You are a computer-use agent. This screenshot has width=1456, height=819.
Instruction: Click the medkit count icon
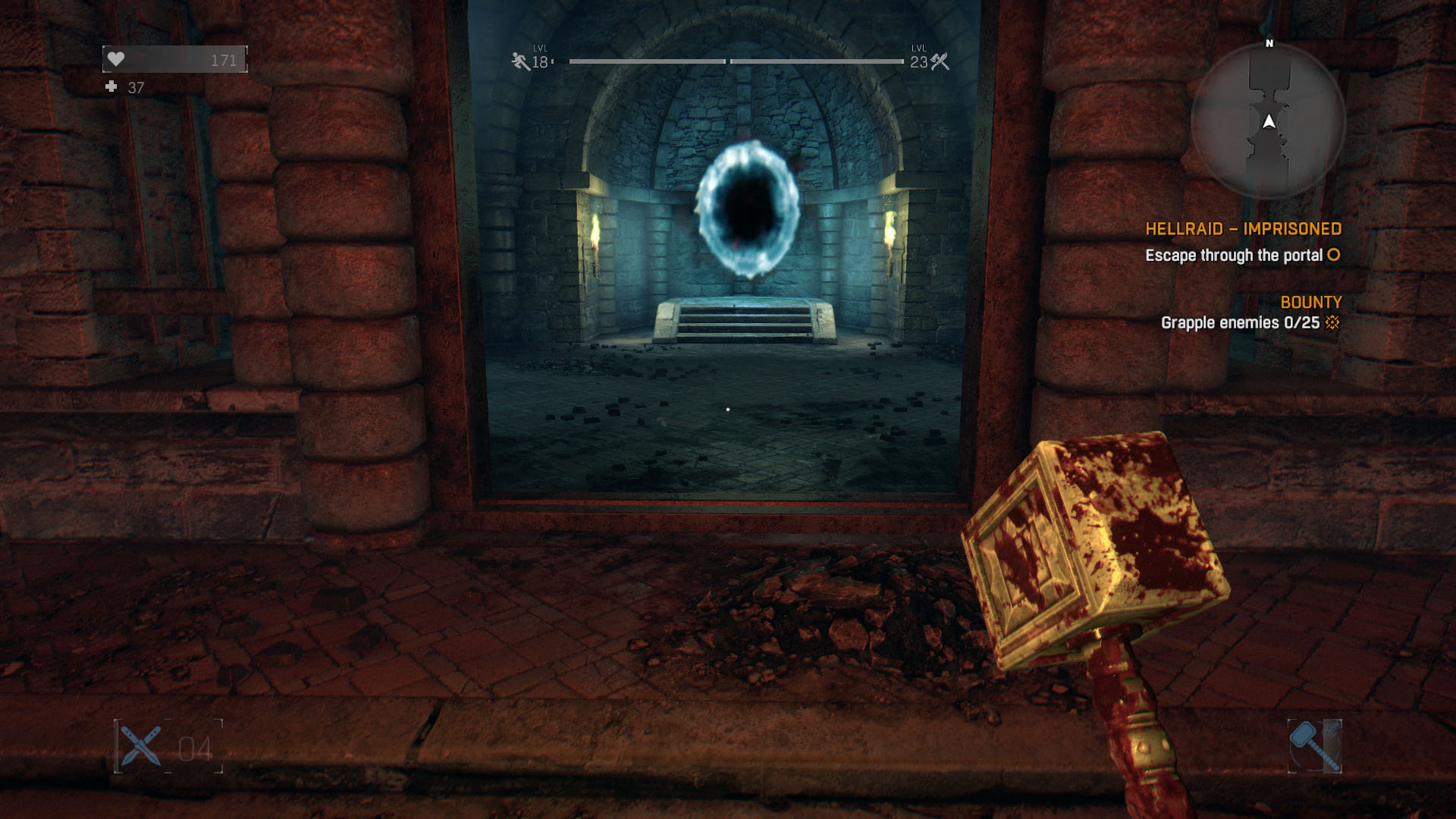[x=111, y=87]
